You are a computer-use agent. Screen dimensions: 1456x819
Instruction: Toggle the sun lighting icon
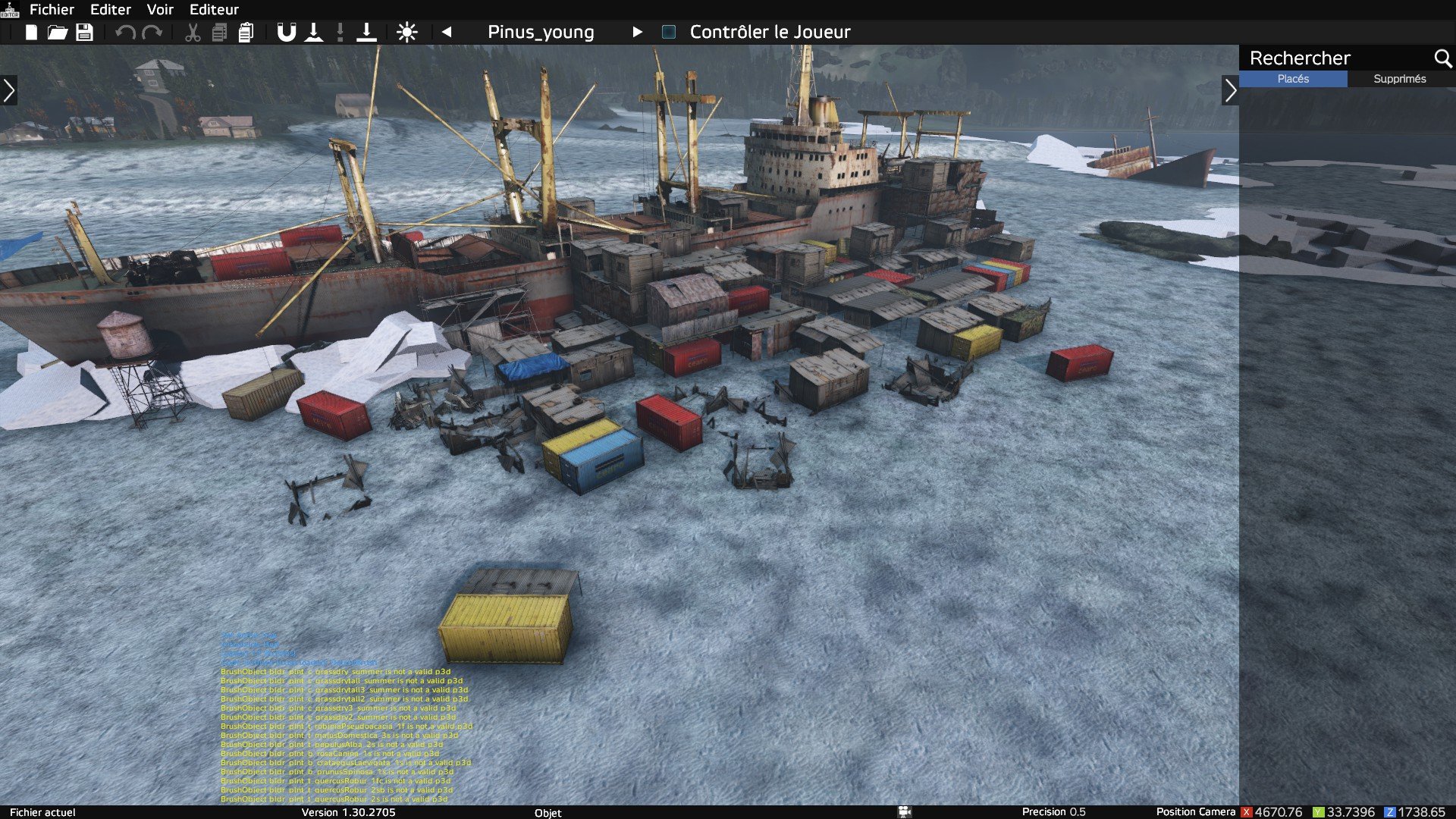pyautogui.click(x=407, y=33)
